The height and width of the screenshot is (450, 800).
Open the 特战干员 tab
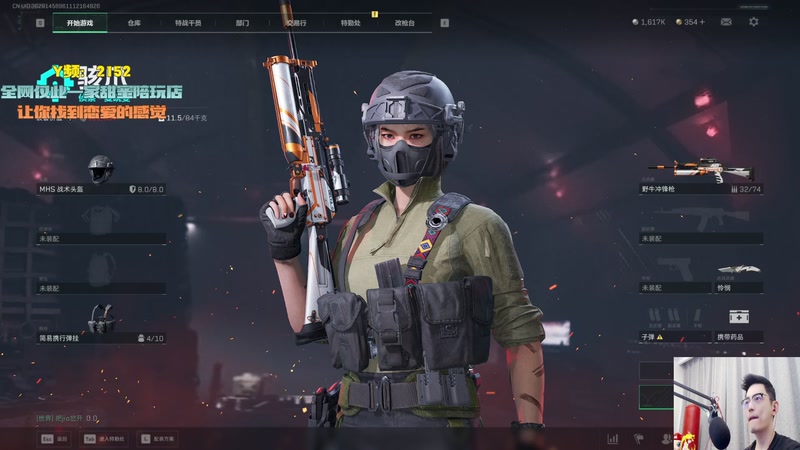188,22
